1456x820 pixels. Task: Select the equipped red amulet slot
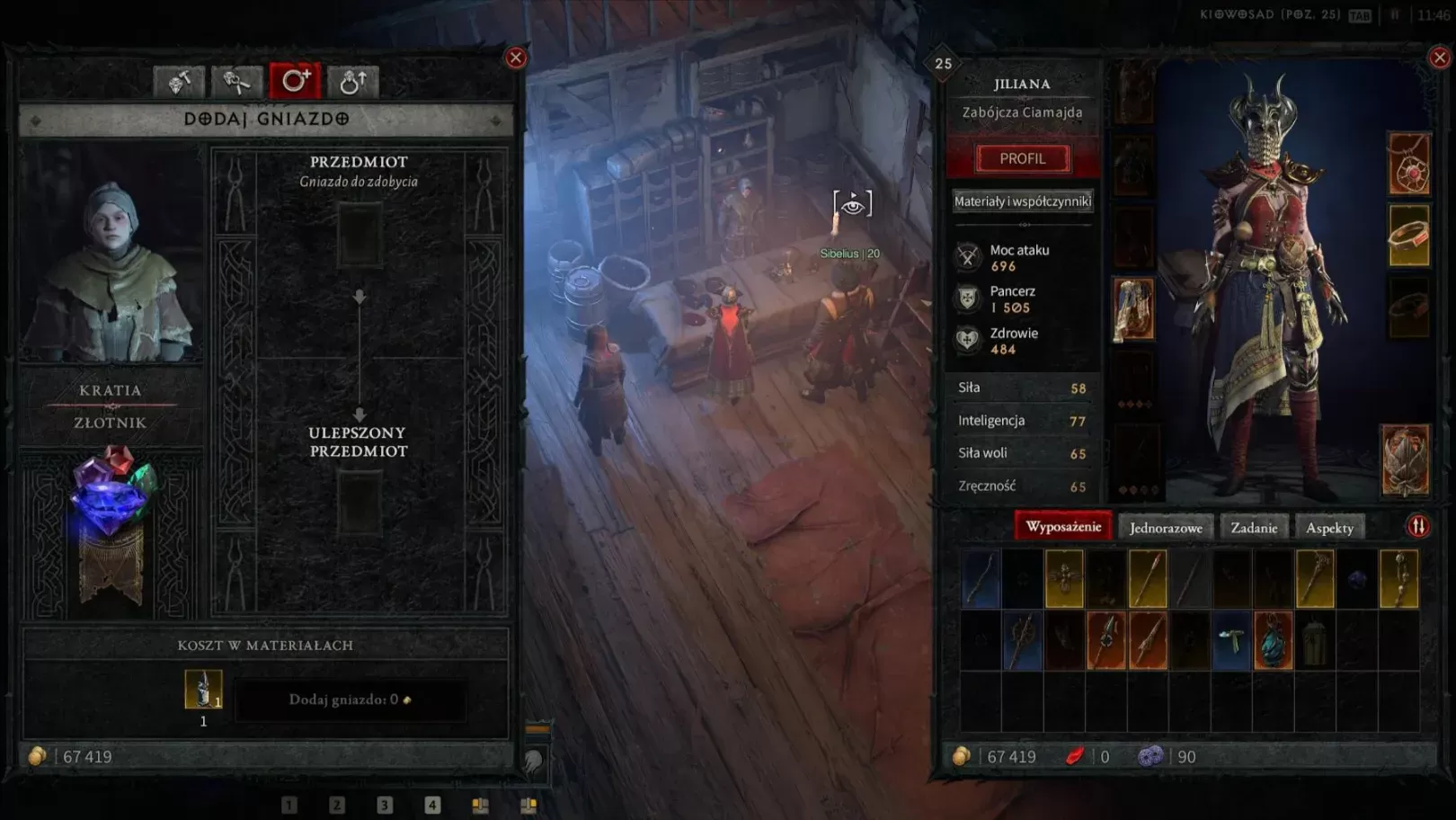[x=1408, y=165]
